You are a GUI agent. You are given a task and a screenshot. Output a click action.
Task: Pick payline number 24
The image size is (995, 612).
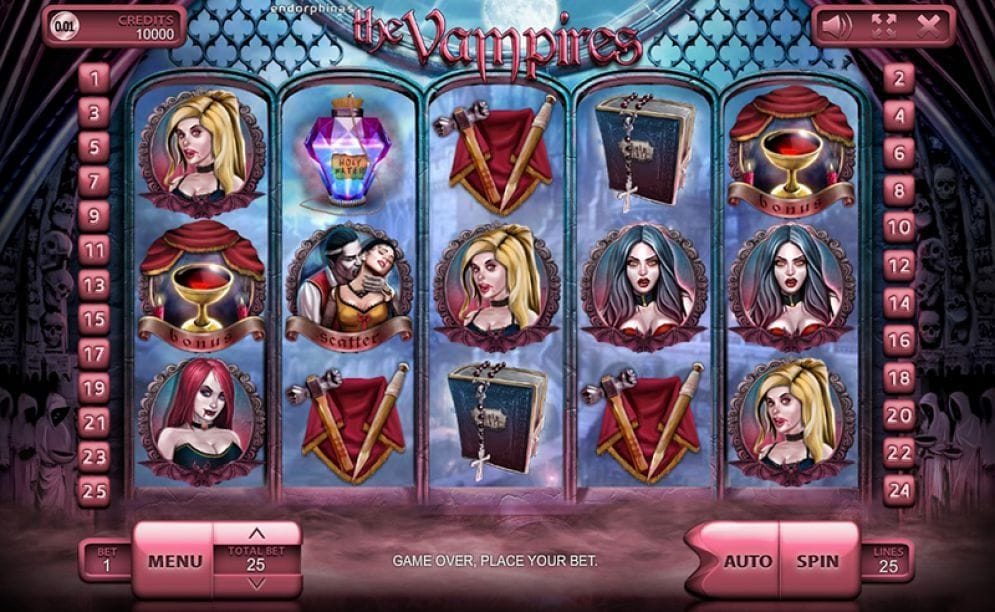(x=899, y=489)
